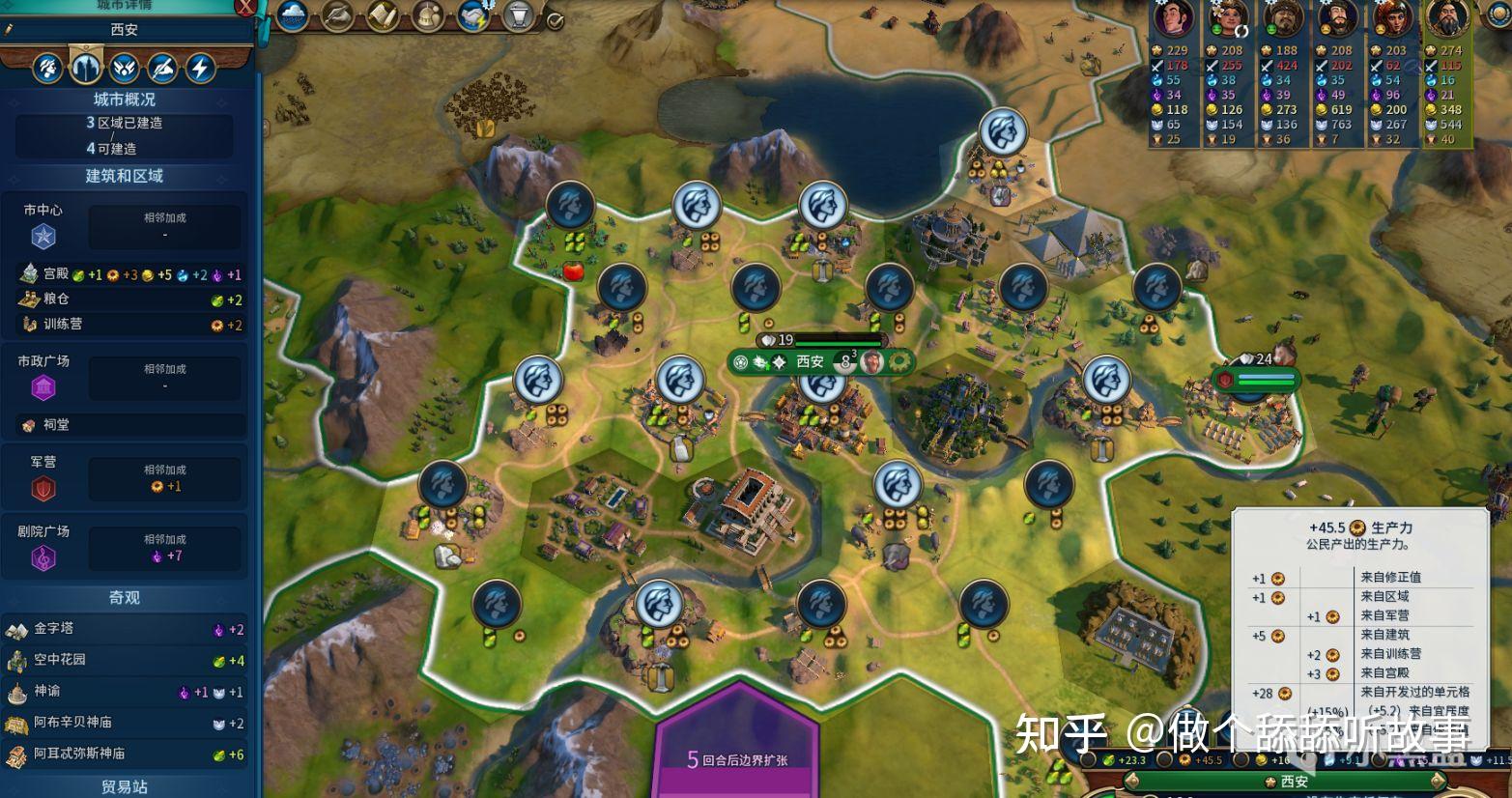This screenshot has width=1512, height=798.
Task: Select the purple border expansion tile
Action: 737,744
